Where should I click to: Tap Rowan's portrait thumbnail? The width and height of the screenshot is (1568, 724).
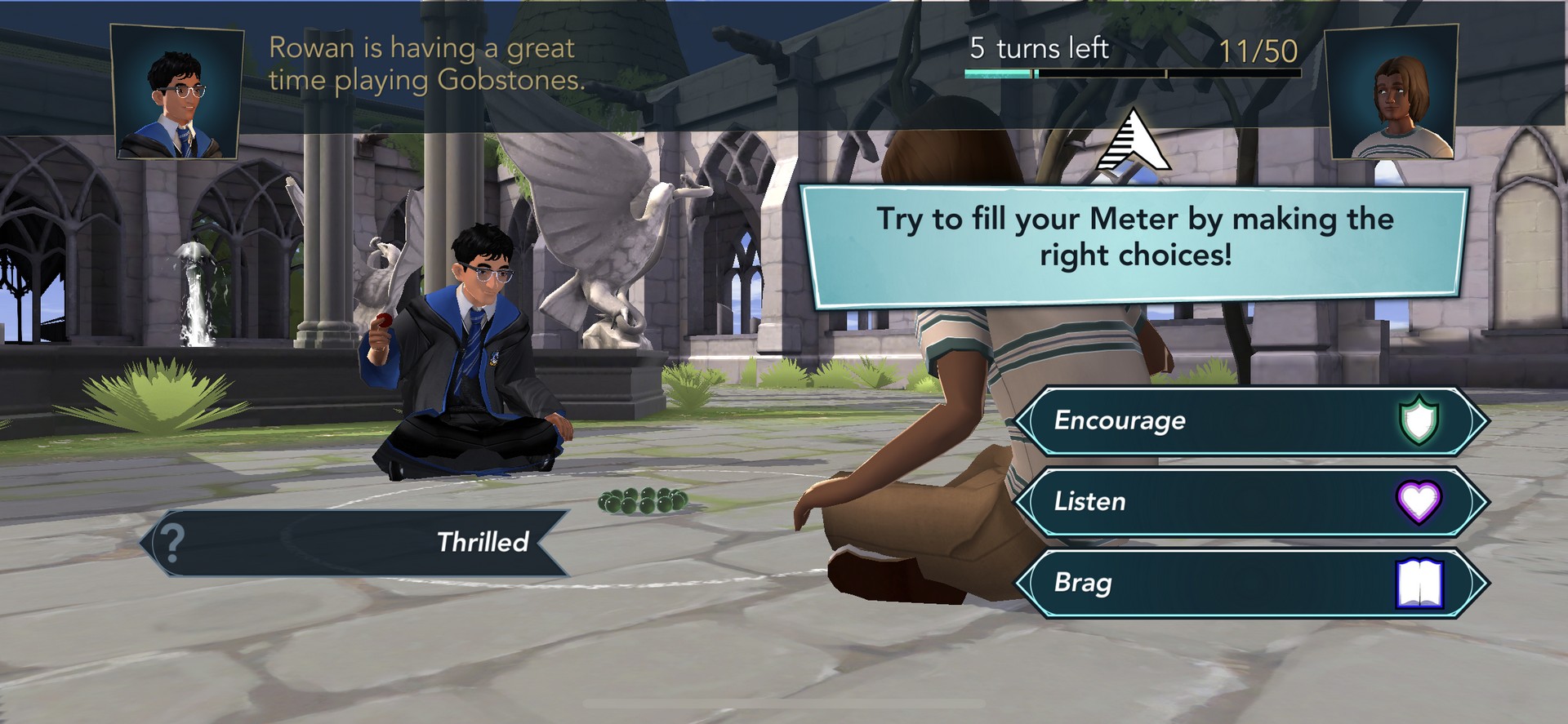177,91
